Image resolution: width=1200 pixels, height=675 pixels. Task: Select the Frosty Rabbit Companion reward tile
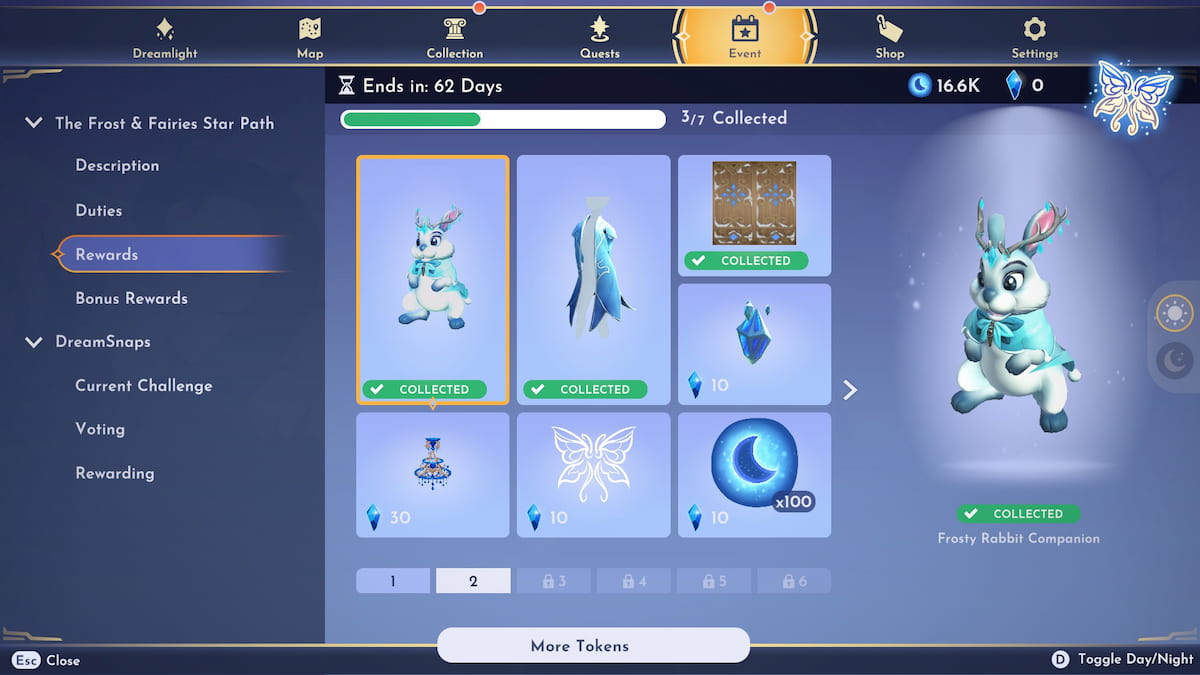pyautogui.click(x=433, y=279)
